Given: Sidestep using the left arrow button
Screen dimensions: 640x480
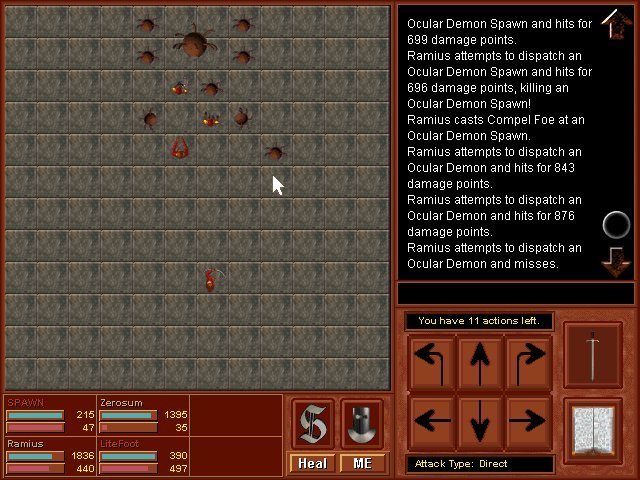Looking at the screenshot, I should pos(431,420).
